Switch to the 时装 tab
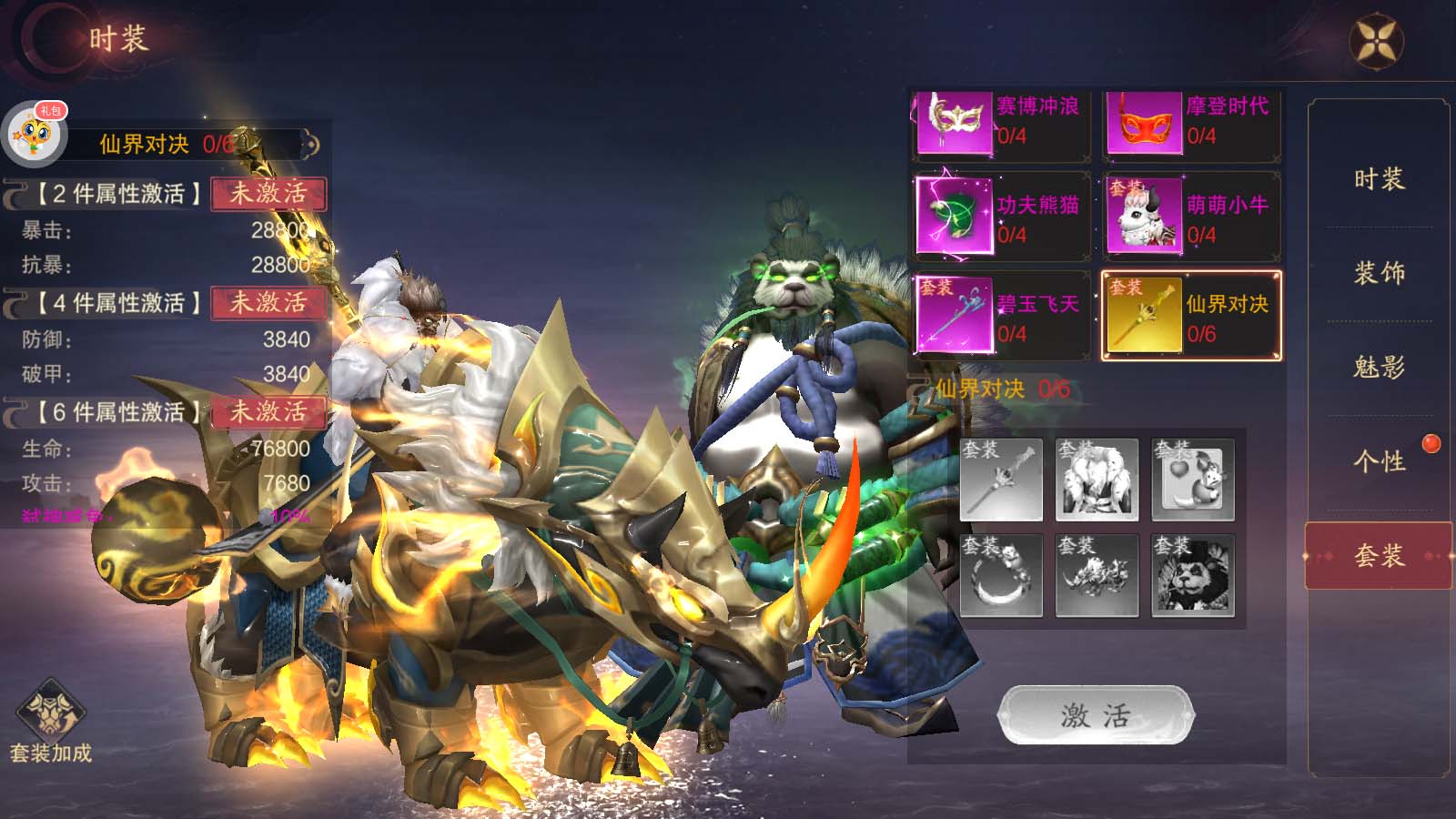The width and height of the screenshot is (1456, 819). [x=1379, y=179]
